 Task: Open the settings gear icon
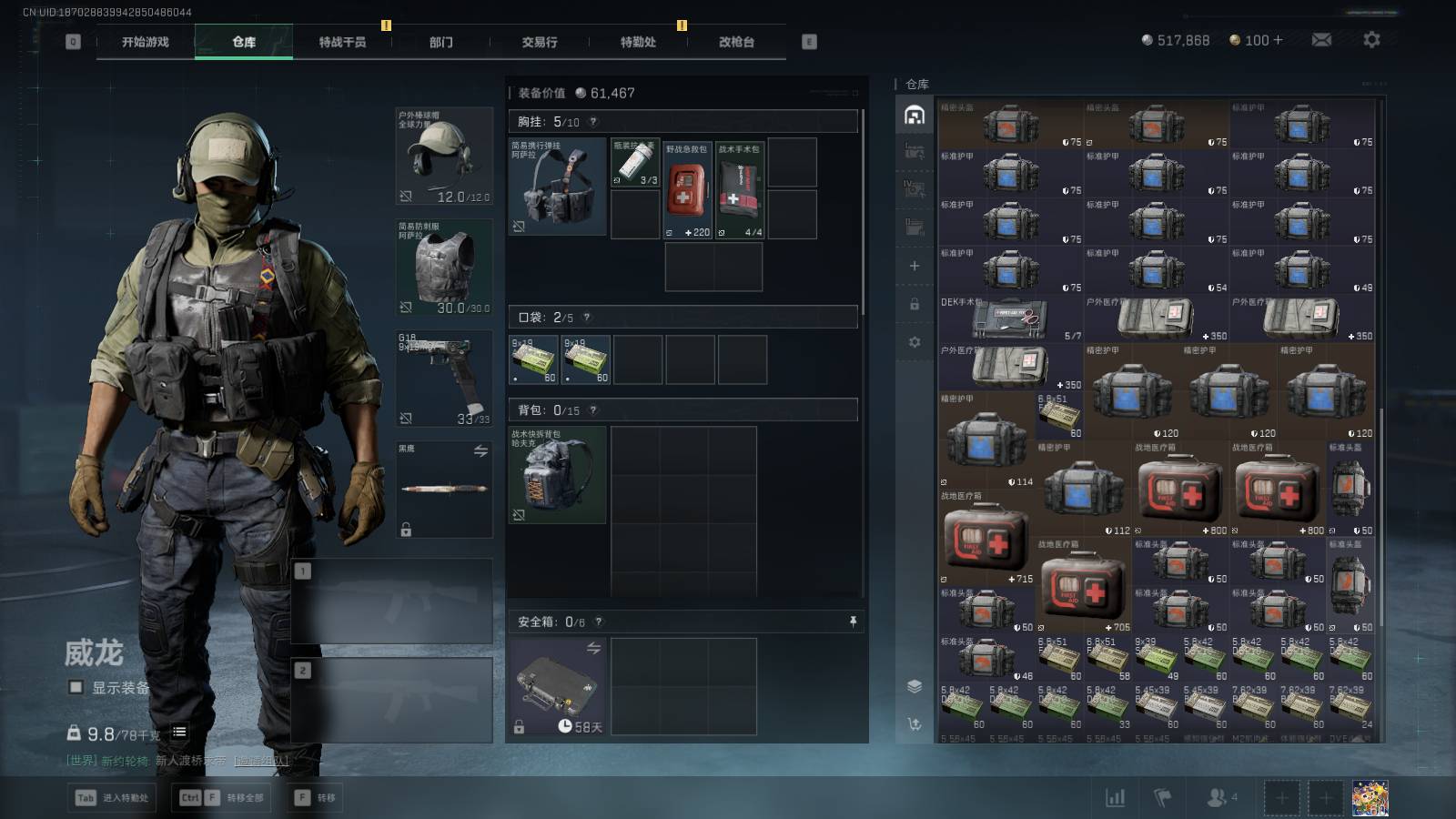coord(1371,40)
